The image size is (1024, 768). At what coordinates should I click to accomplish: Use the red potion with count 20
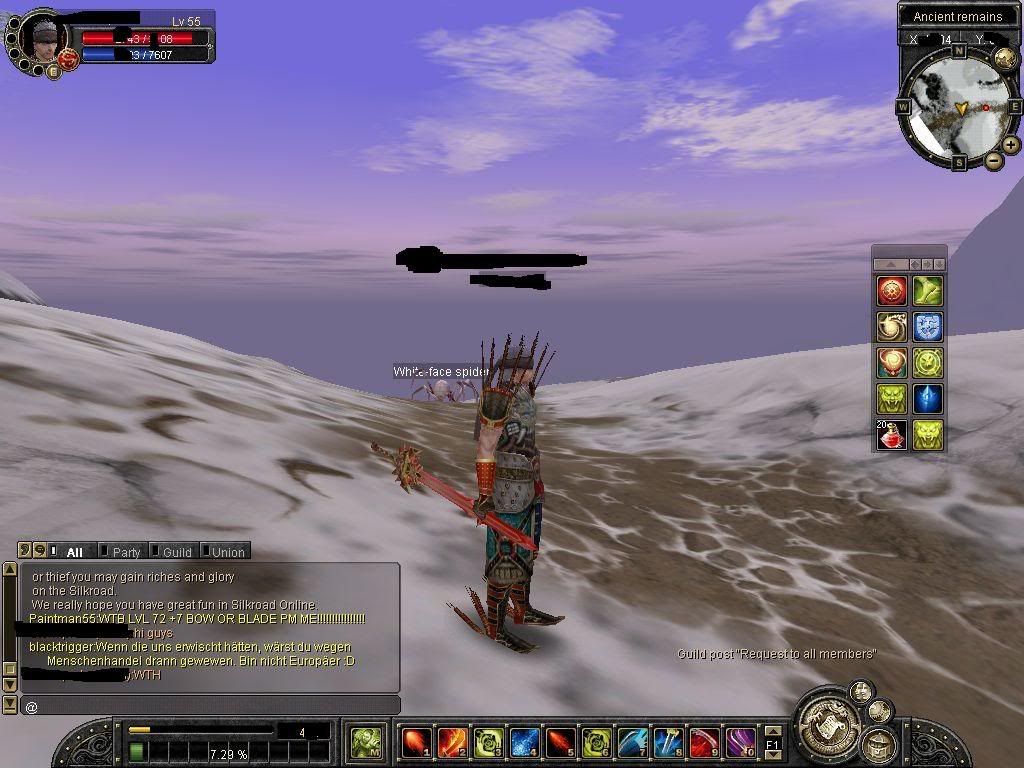coord(892,435)
